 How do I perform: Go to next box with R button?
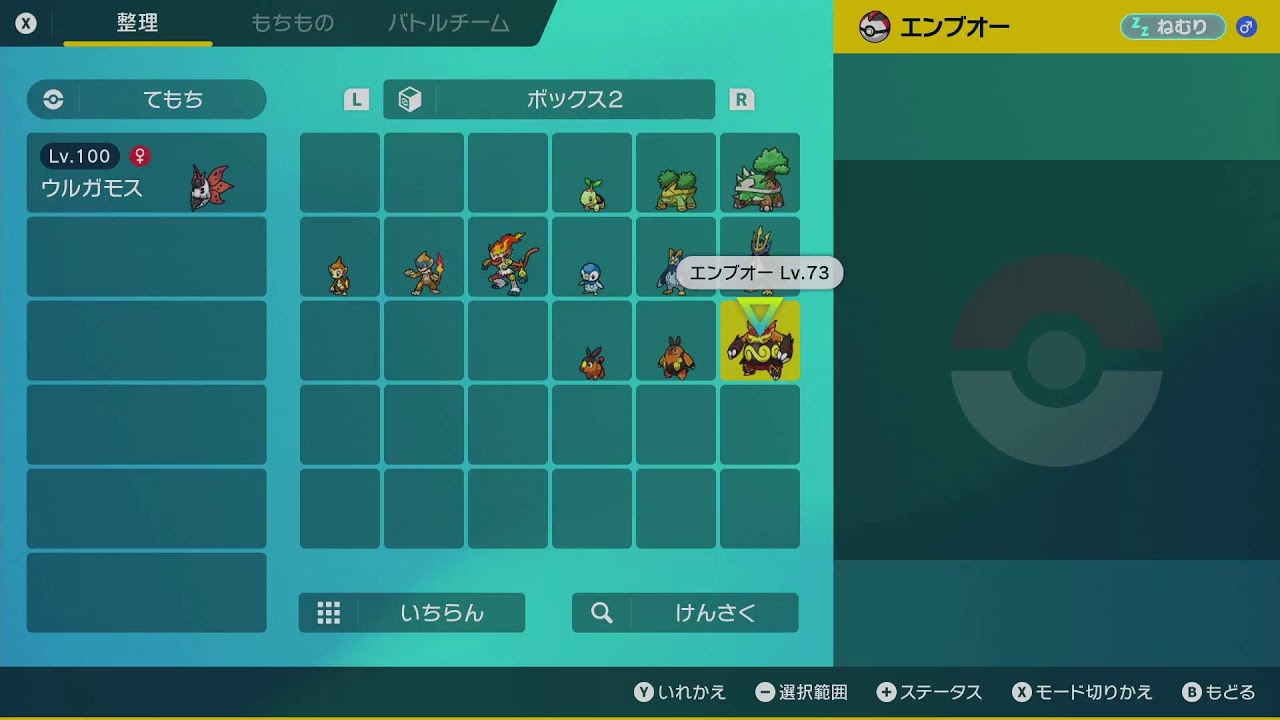coord(742,99)
